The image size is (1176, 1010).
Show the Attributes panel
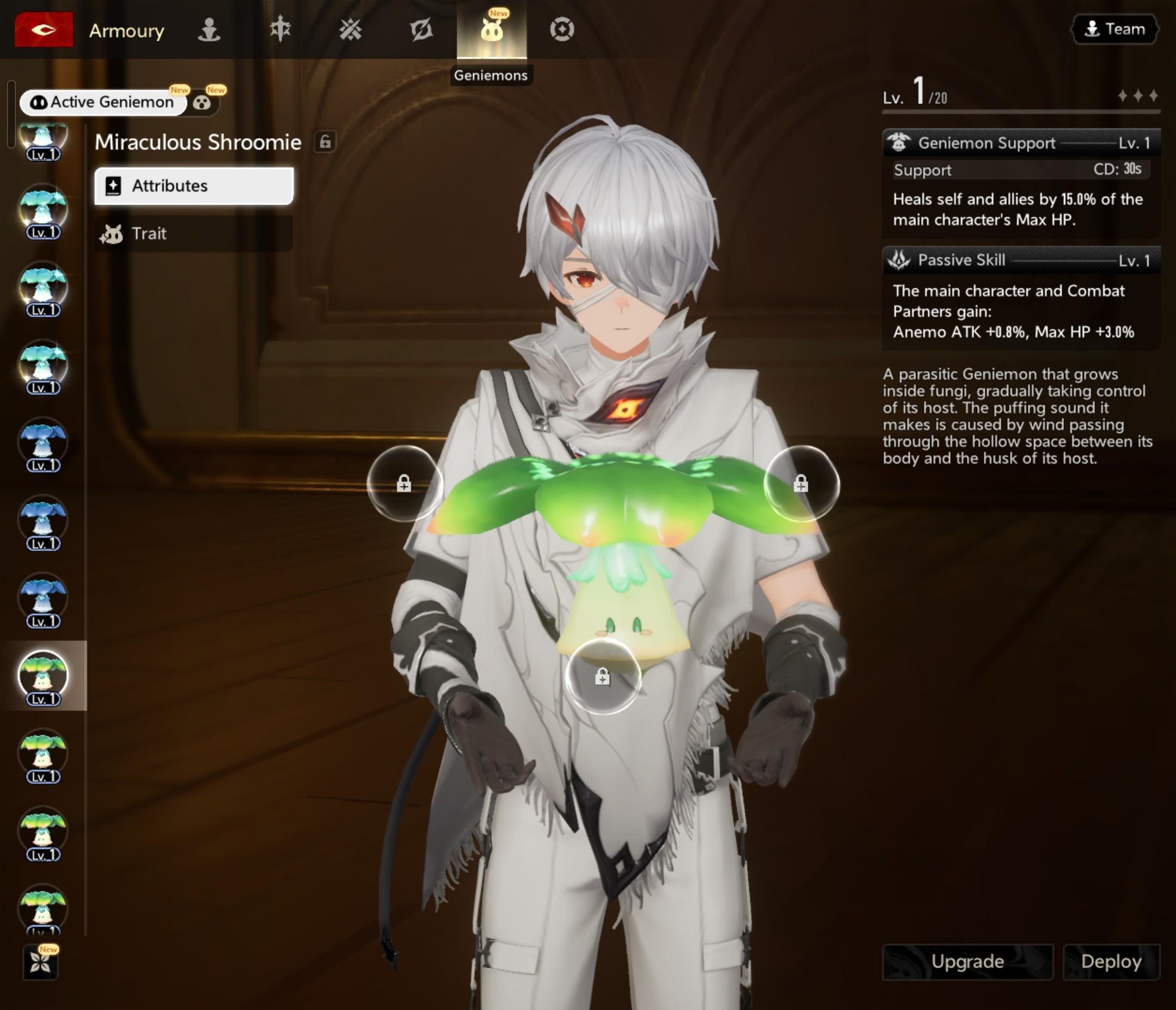(193, 186)
